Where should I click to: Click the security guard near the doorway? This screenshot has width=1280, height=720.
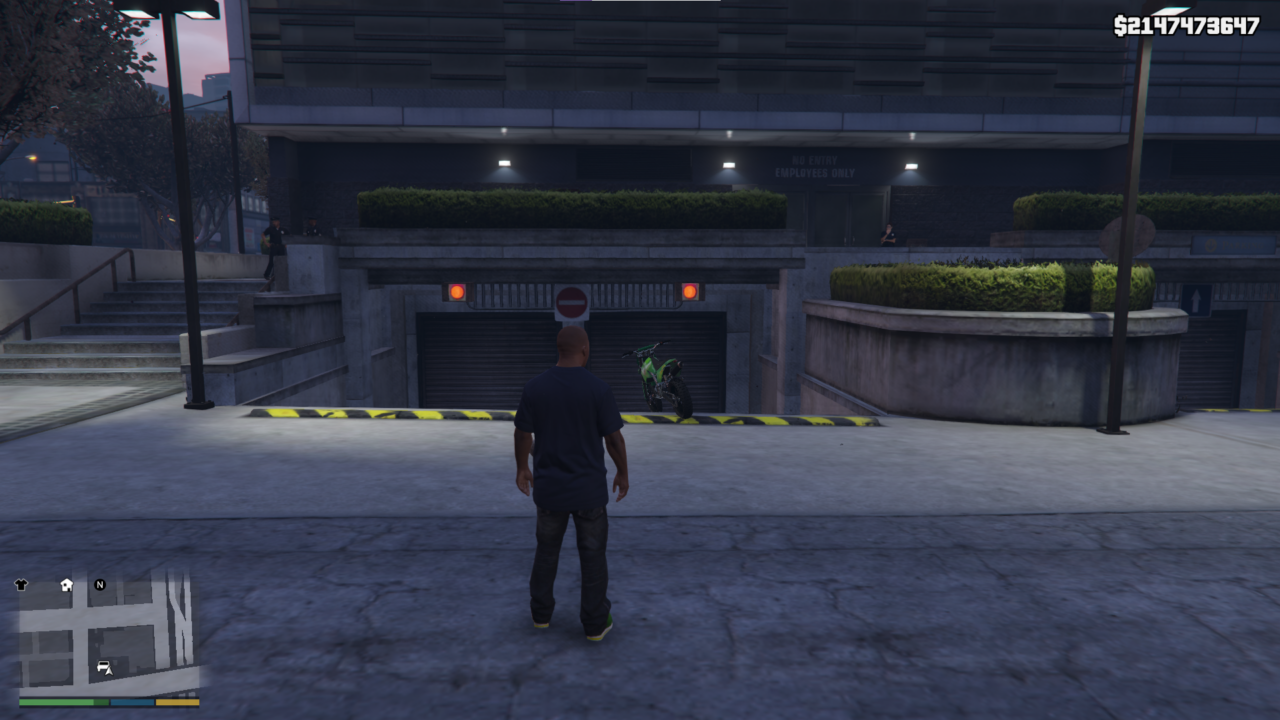click(x=888, y=232)
